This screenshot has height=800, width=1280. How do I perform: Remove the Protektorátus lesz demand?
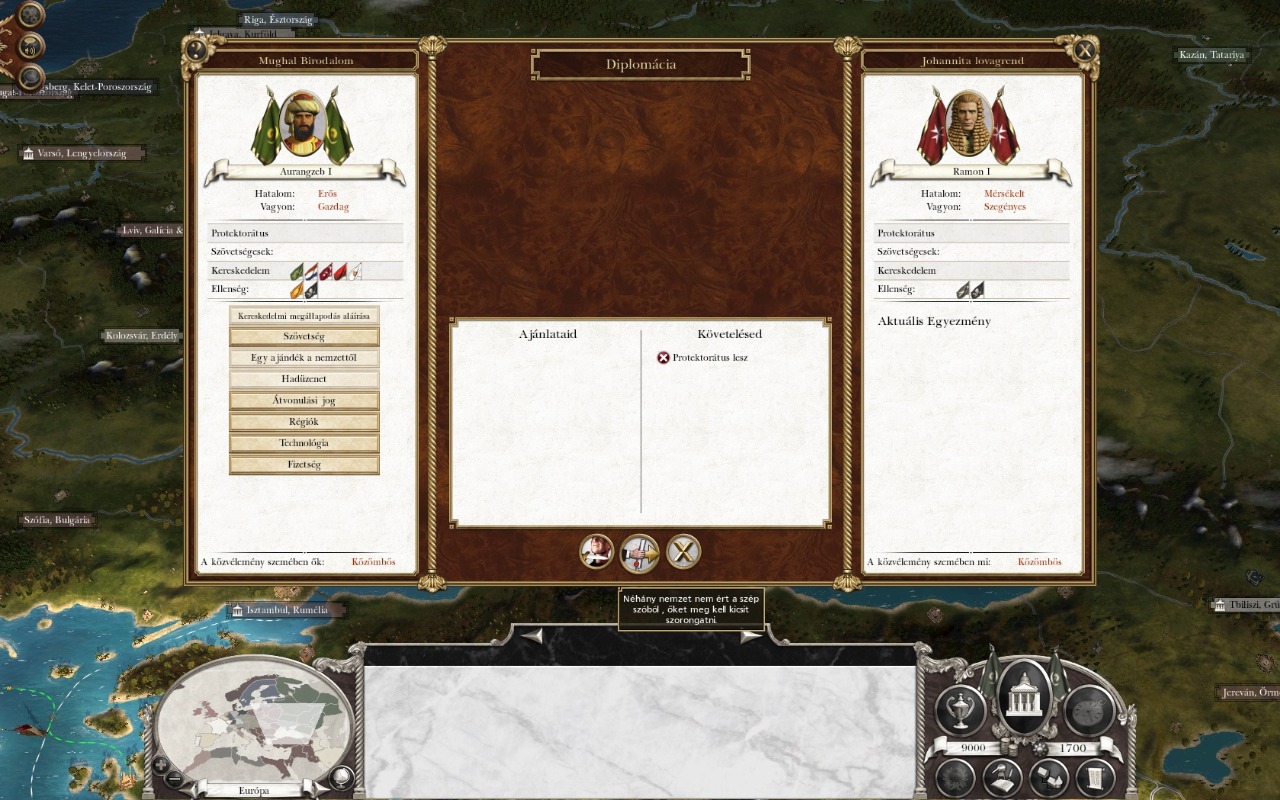pyautogui.click(x=663, y=358)
